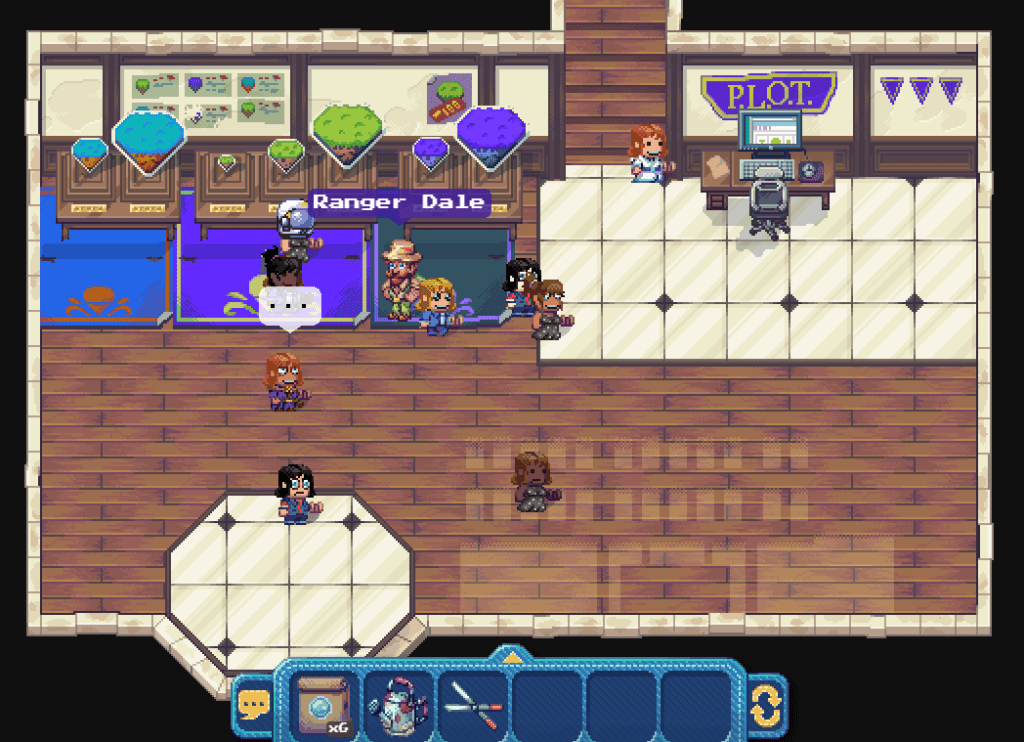
Task: Select the seed bag hotbar slot
Action: (x=323, y=704)
